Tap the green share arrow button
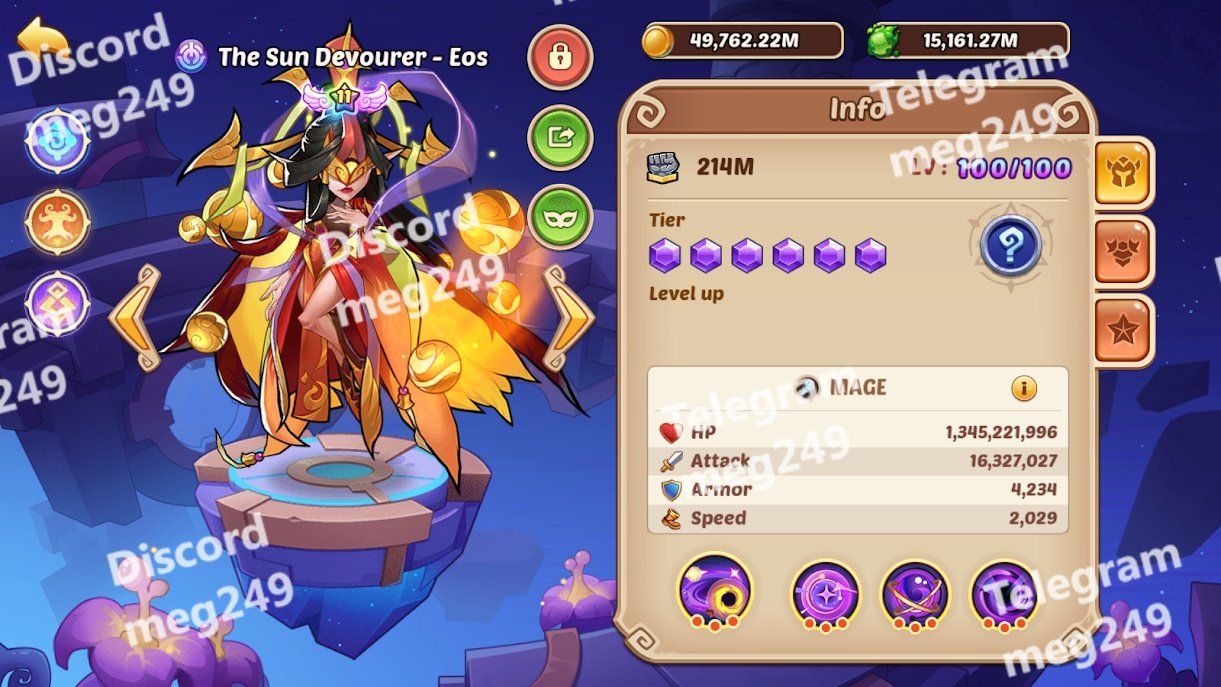The image size is (1221, 687). click(x=560, y=137)
